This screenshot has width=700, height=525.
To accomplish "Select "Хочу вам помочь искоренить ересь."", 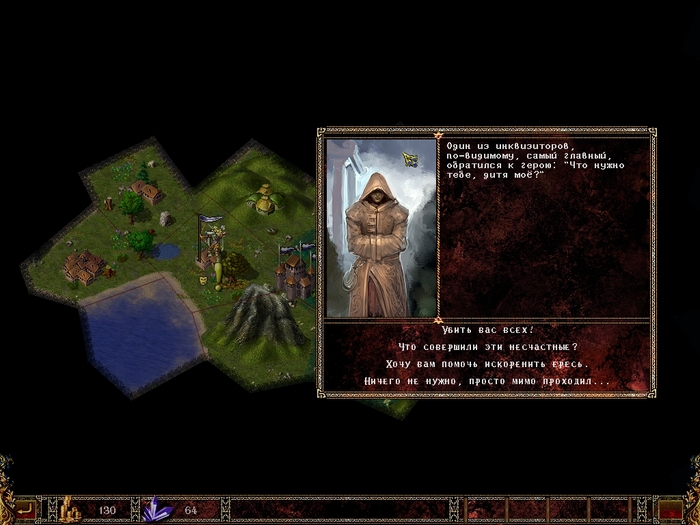I will click(487, 364).
